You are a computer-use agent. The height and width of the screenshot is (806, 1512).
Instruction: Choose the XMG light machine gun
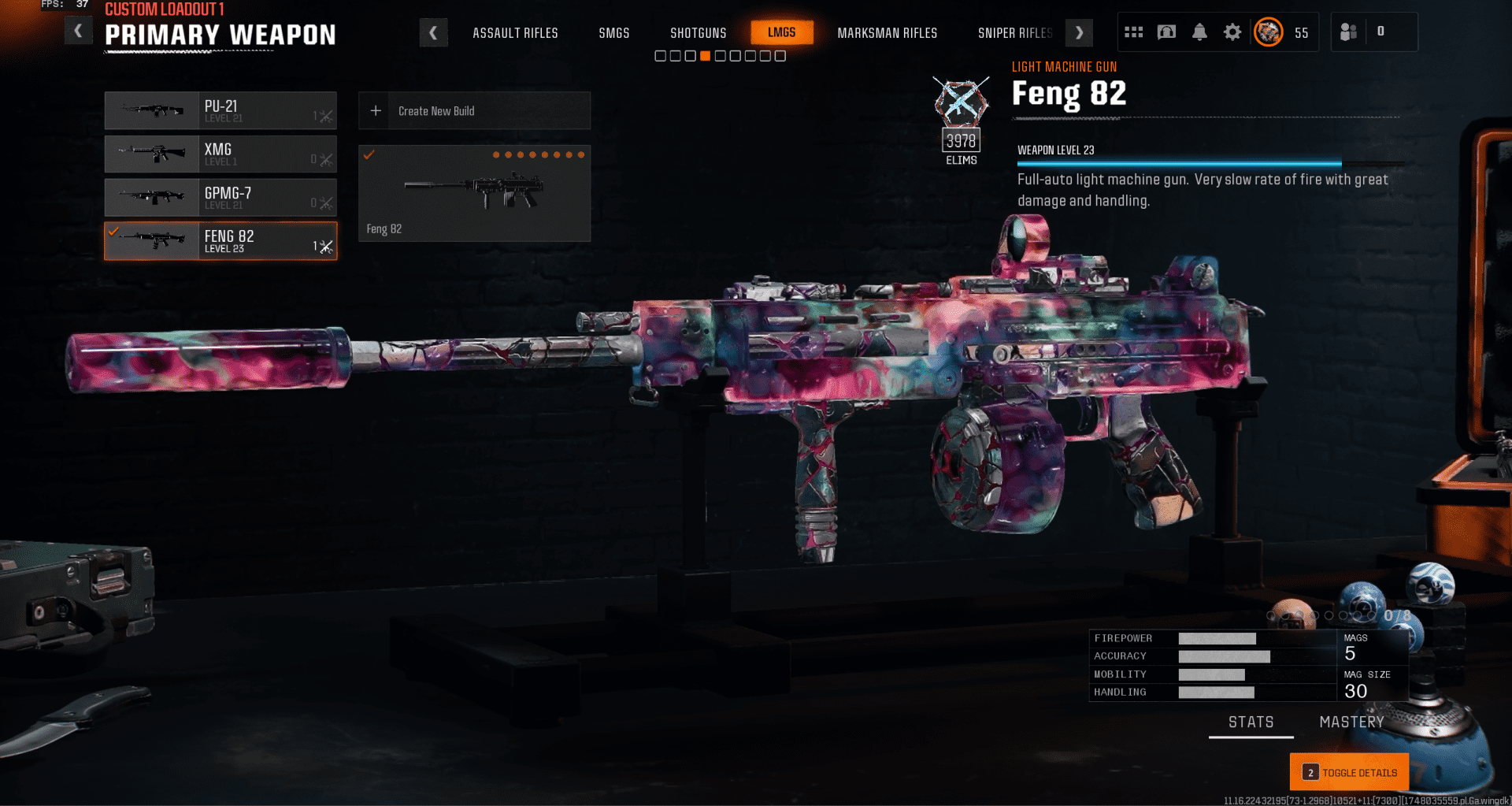pyautogui.click(x=220, y=154)
